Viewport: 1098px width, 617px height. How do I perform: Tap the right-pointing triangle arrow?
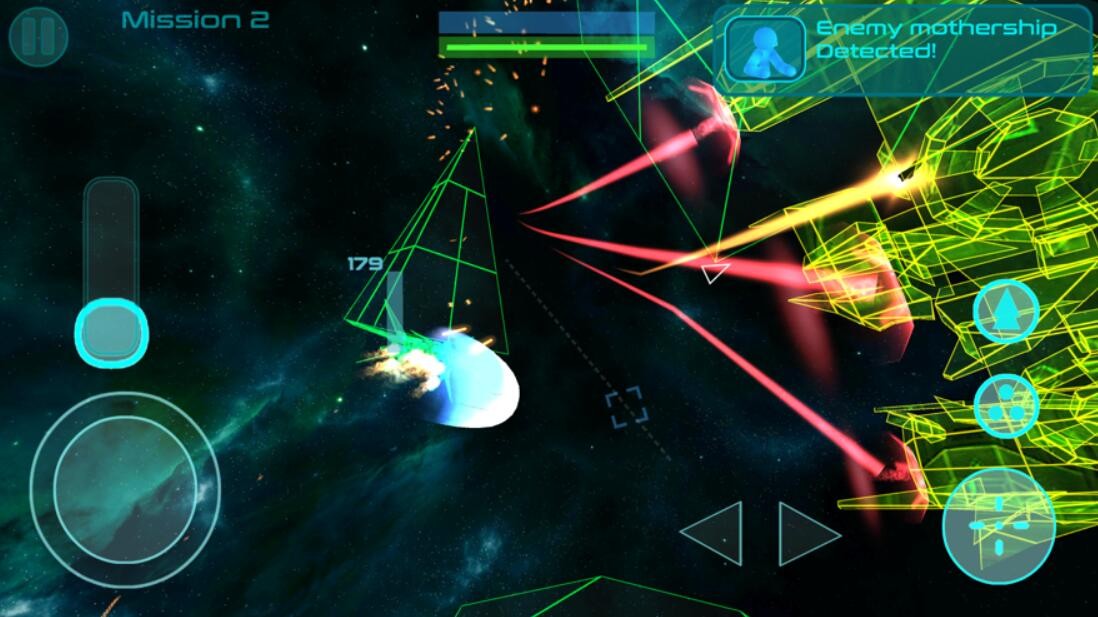pos(807,533)
